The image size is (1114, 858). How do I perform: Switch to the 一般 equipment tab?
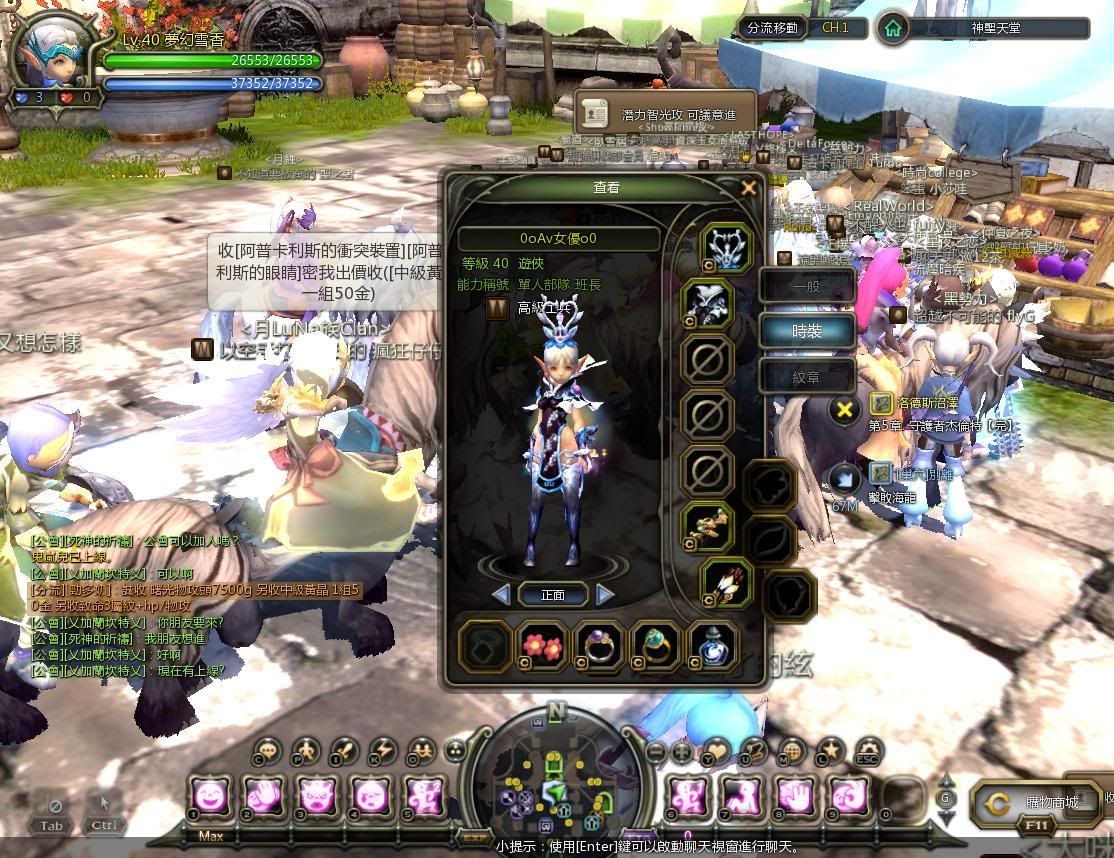pos(806,286)
